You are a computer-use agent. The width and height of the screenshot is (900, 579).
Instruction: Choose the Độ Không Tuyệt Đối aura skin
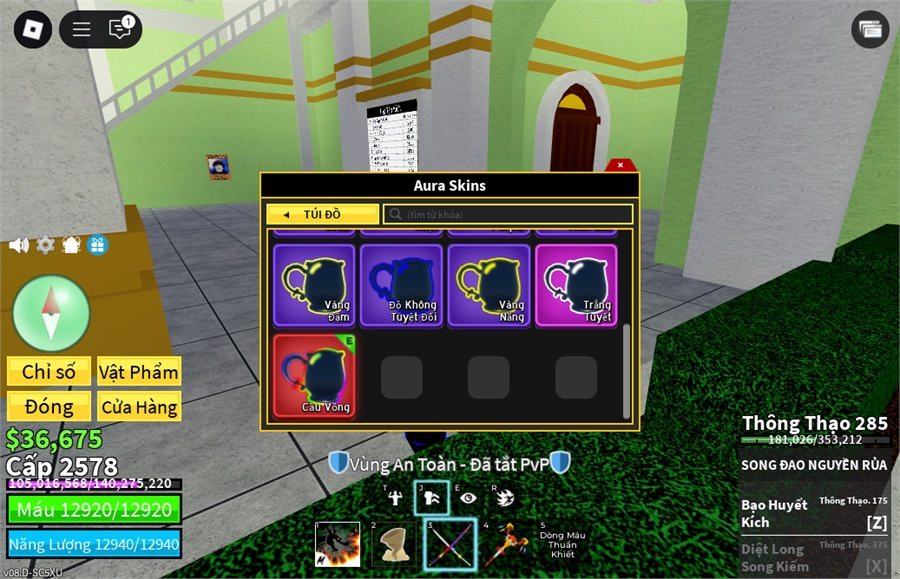coord(401,285)
